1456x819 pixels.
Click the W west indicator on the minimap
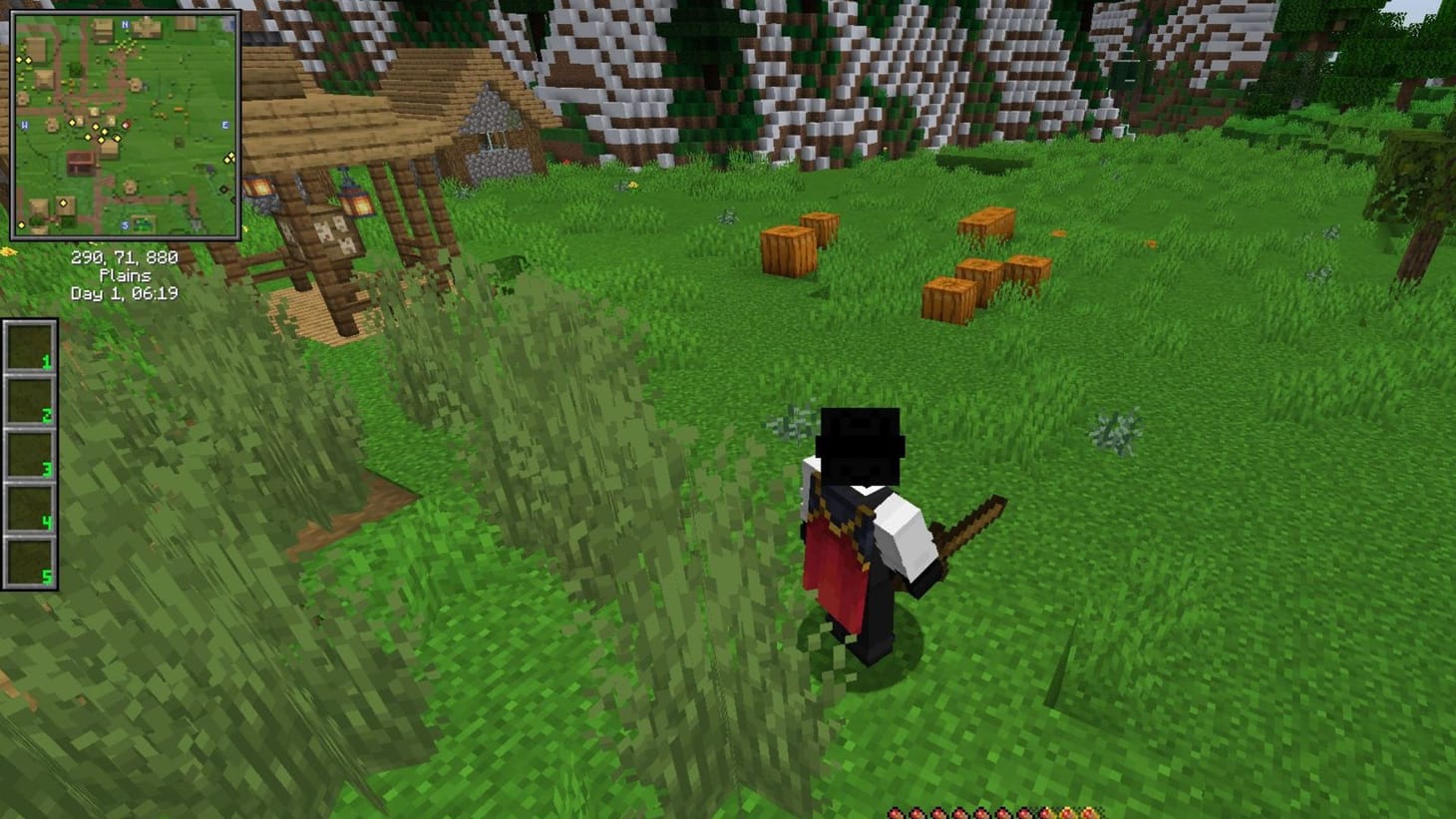coord(25,124)
